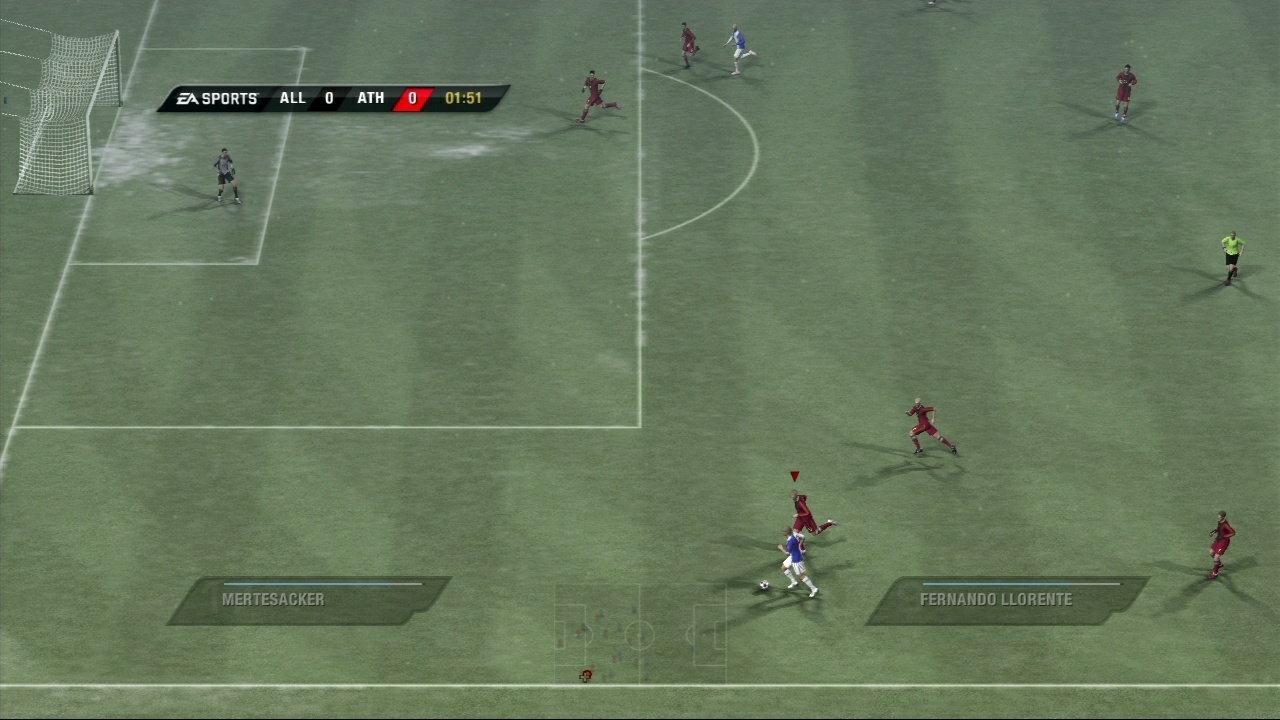Toggle the red ATH score badge

click(x=410, y=98)
